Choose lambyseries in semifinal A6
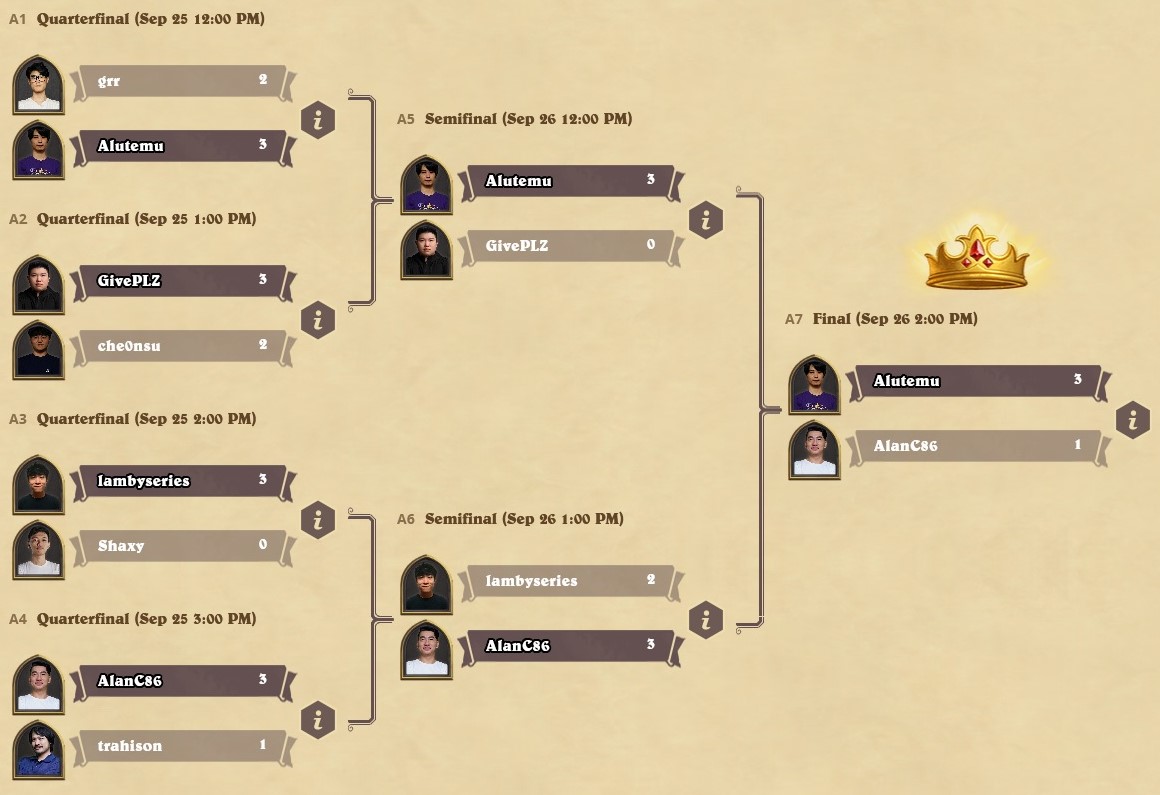1160x795 pixels. [x=568, y=581]
